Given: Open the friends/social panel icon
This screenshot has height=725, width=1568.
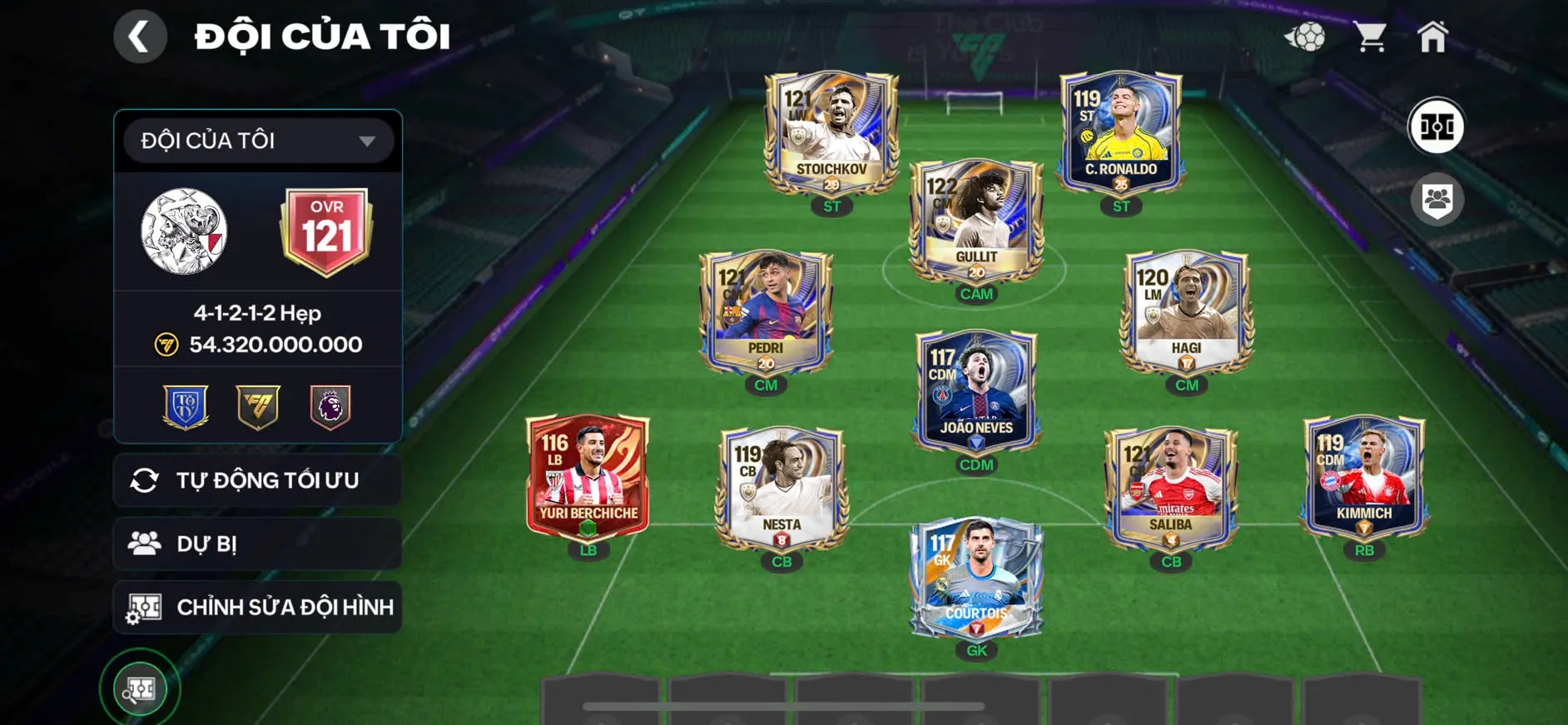Looking at the screenshot, I should tap(1437, 198).
